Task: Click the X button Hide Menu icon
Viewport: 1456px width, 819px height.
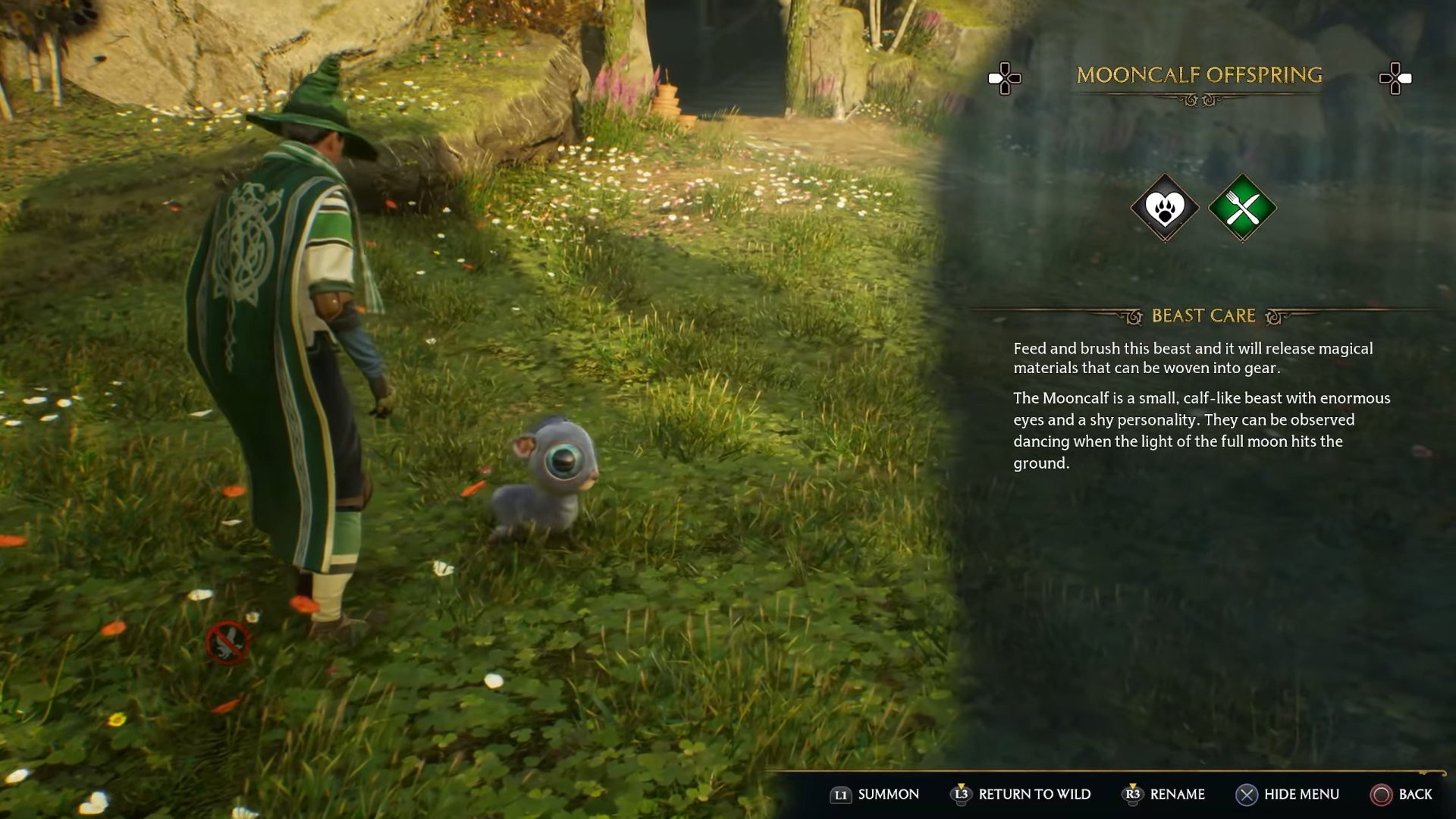Action: click(1246, 795)
